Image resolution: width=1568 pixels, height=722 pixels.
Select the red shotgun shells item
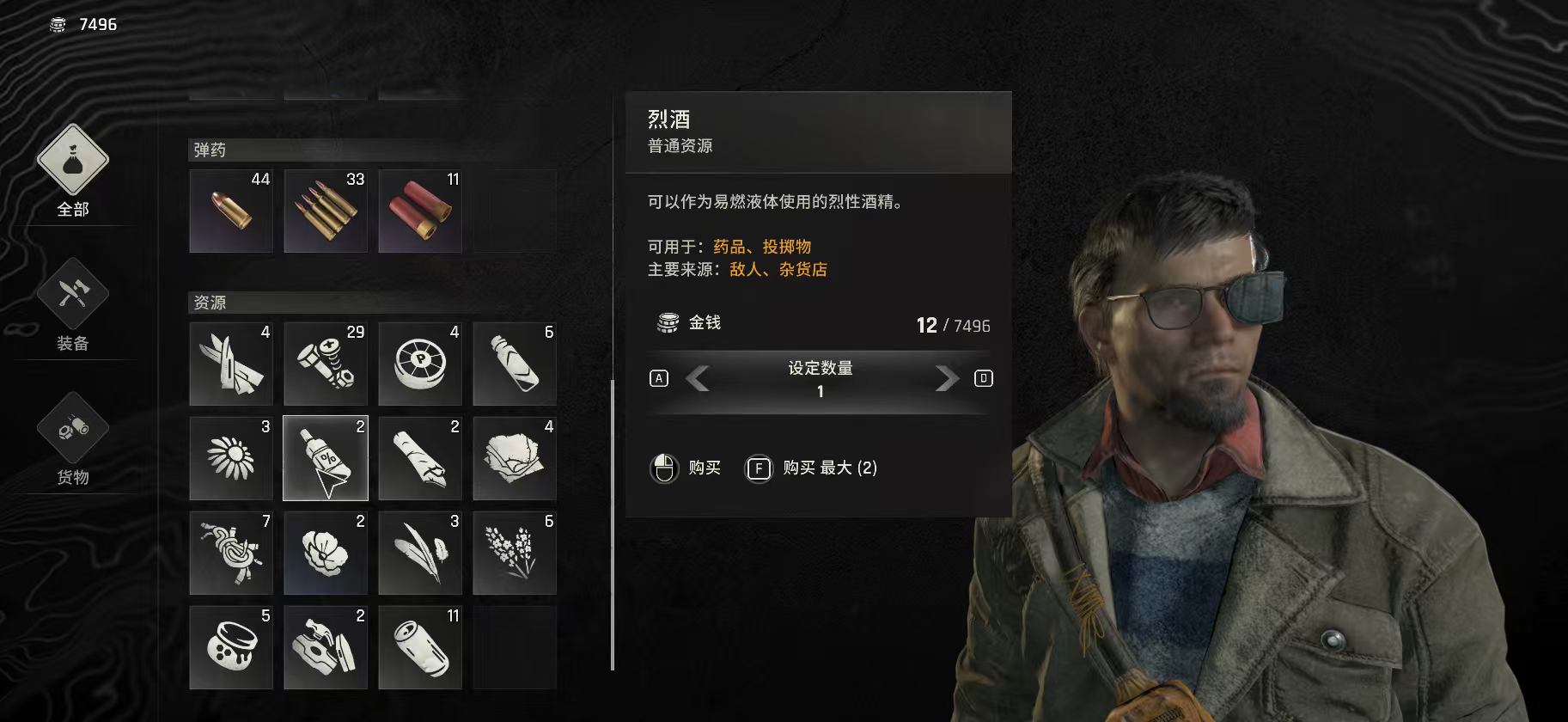419,211
